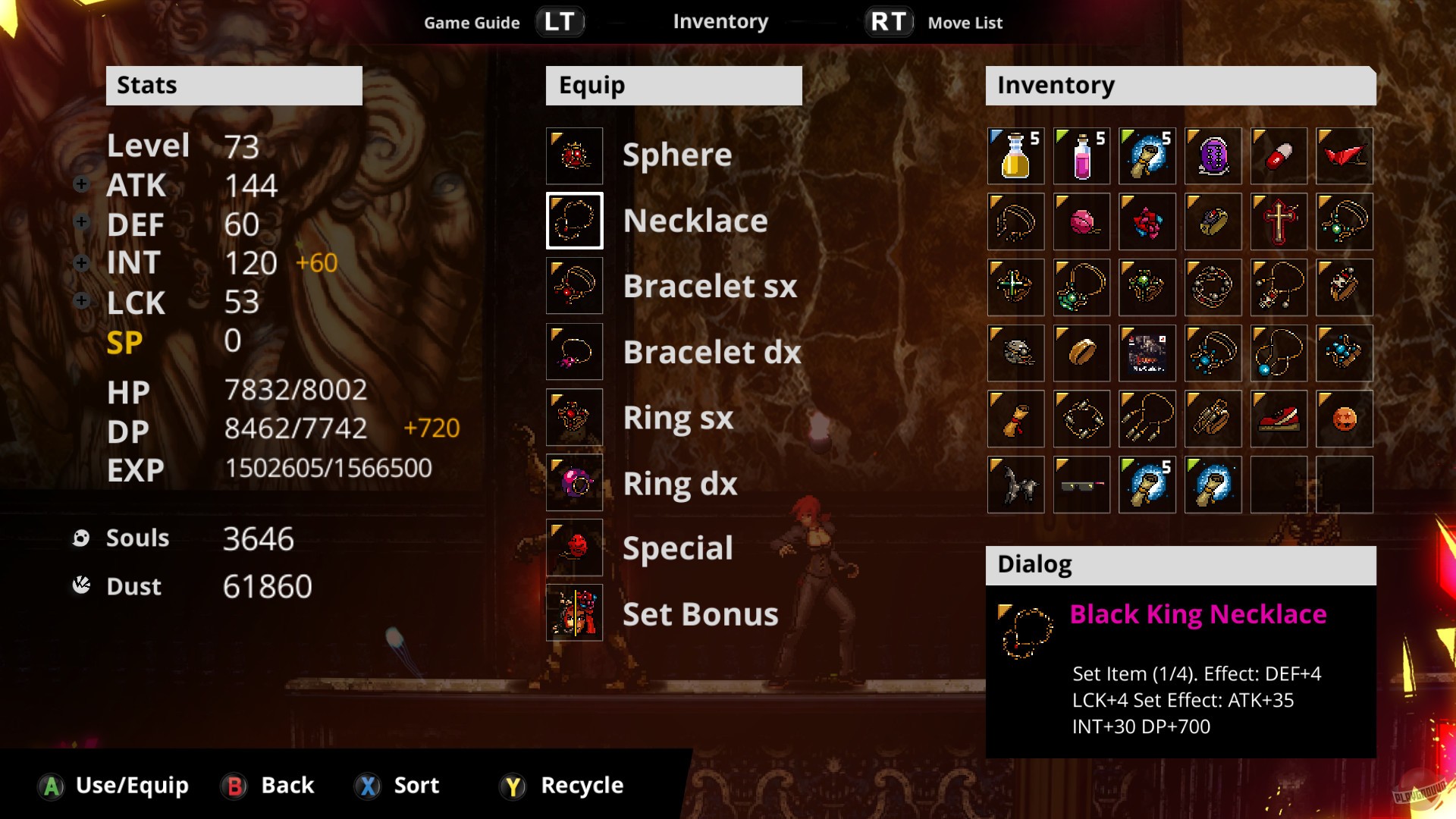Select the red cross amulet item
Image resolution: width=1456 pixels, height=819 pixels.
pos(1279,221)
